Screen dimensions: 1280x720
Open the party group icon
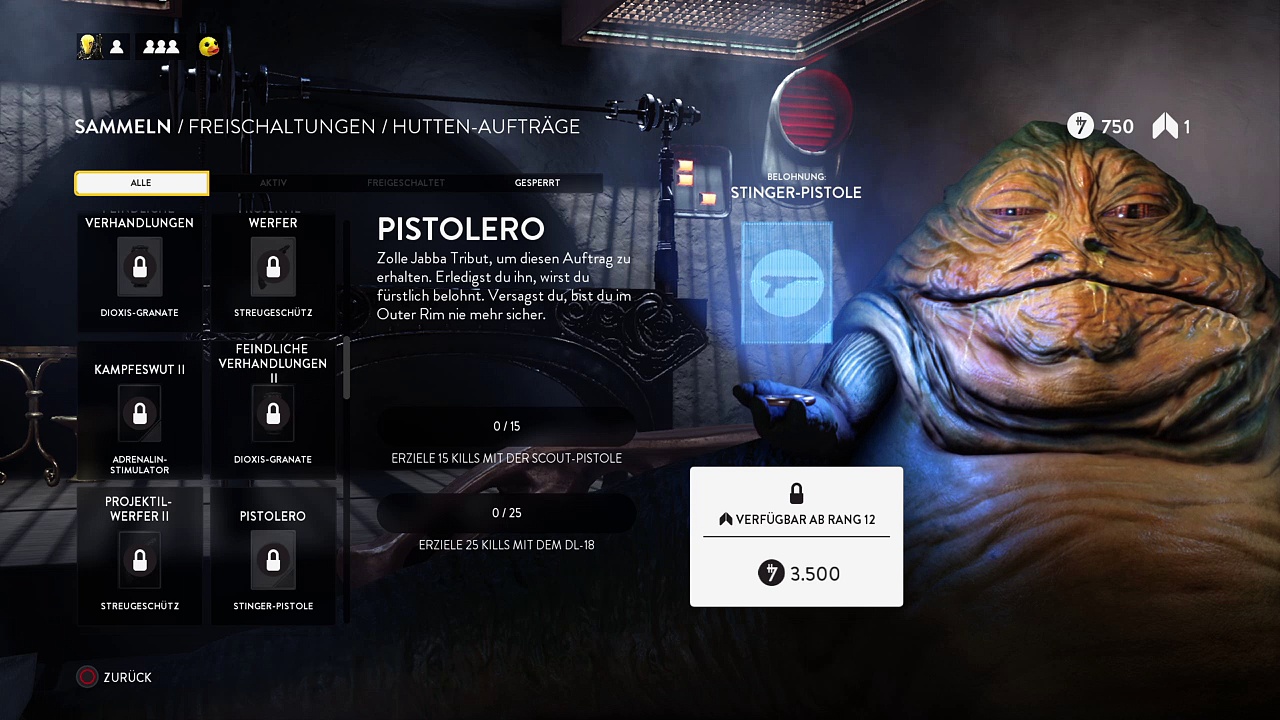coord(161,46)
